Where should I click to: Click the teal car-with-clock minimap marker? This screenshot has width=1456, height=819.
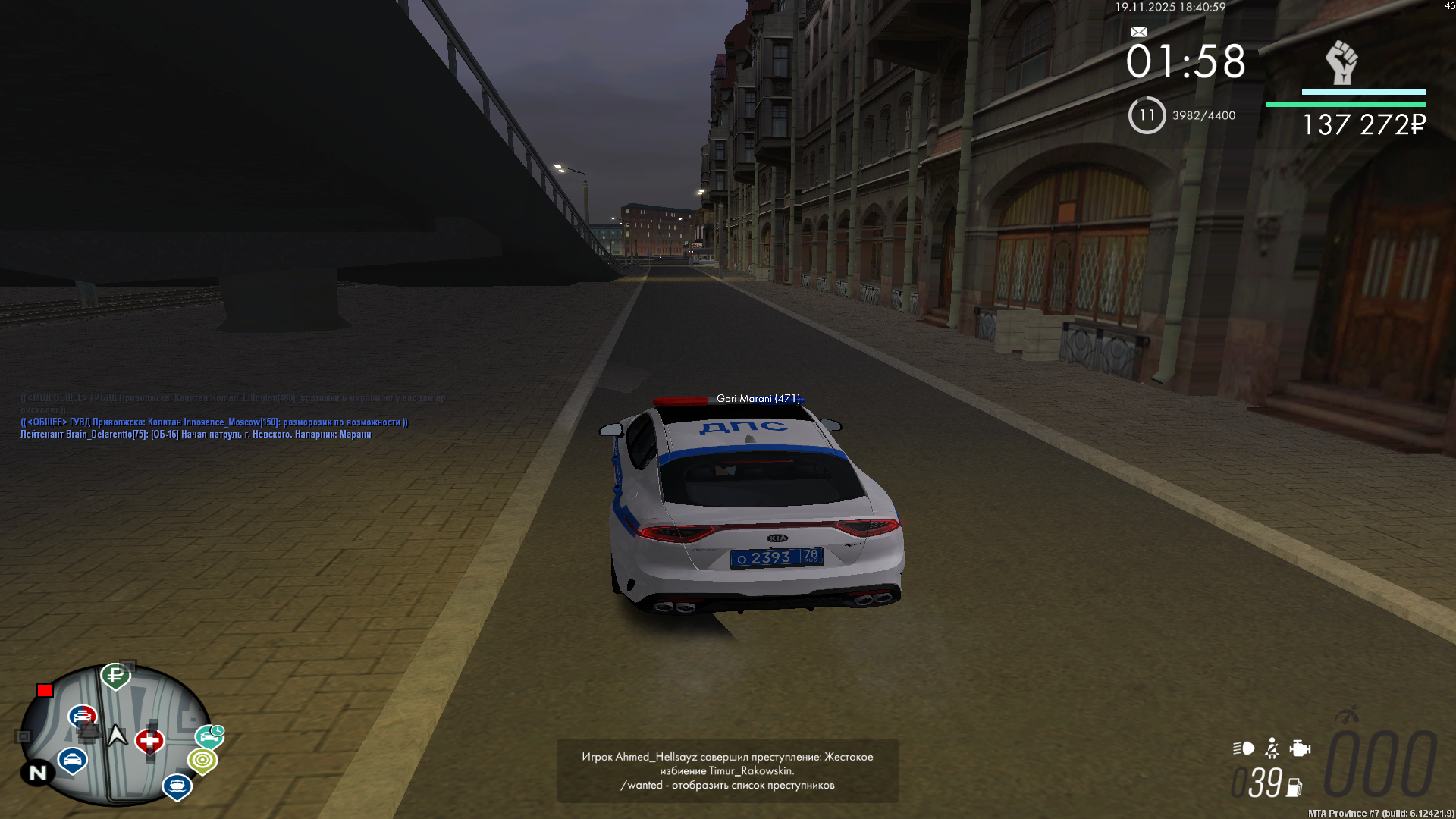210,736
